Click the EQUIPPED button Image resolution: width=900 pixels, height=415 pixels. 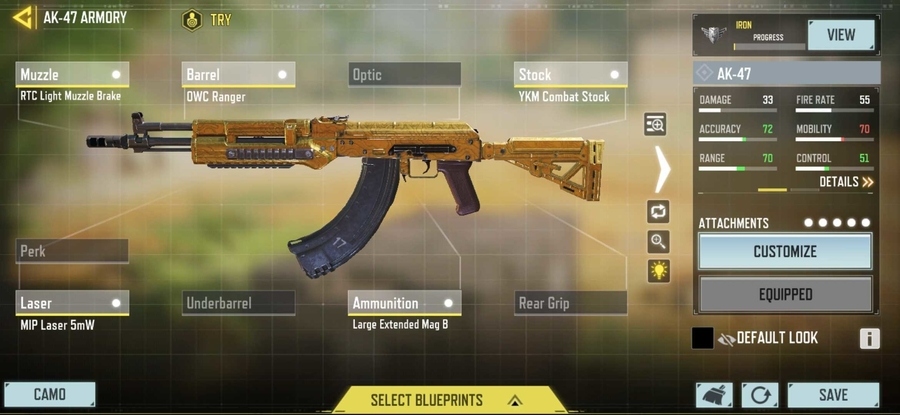(785, 295)
